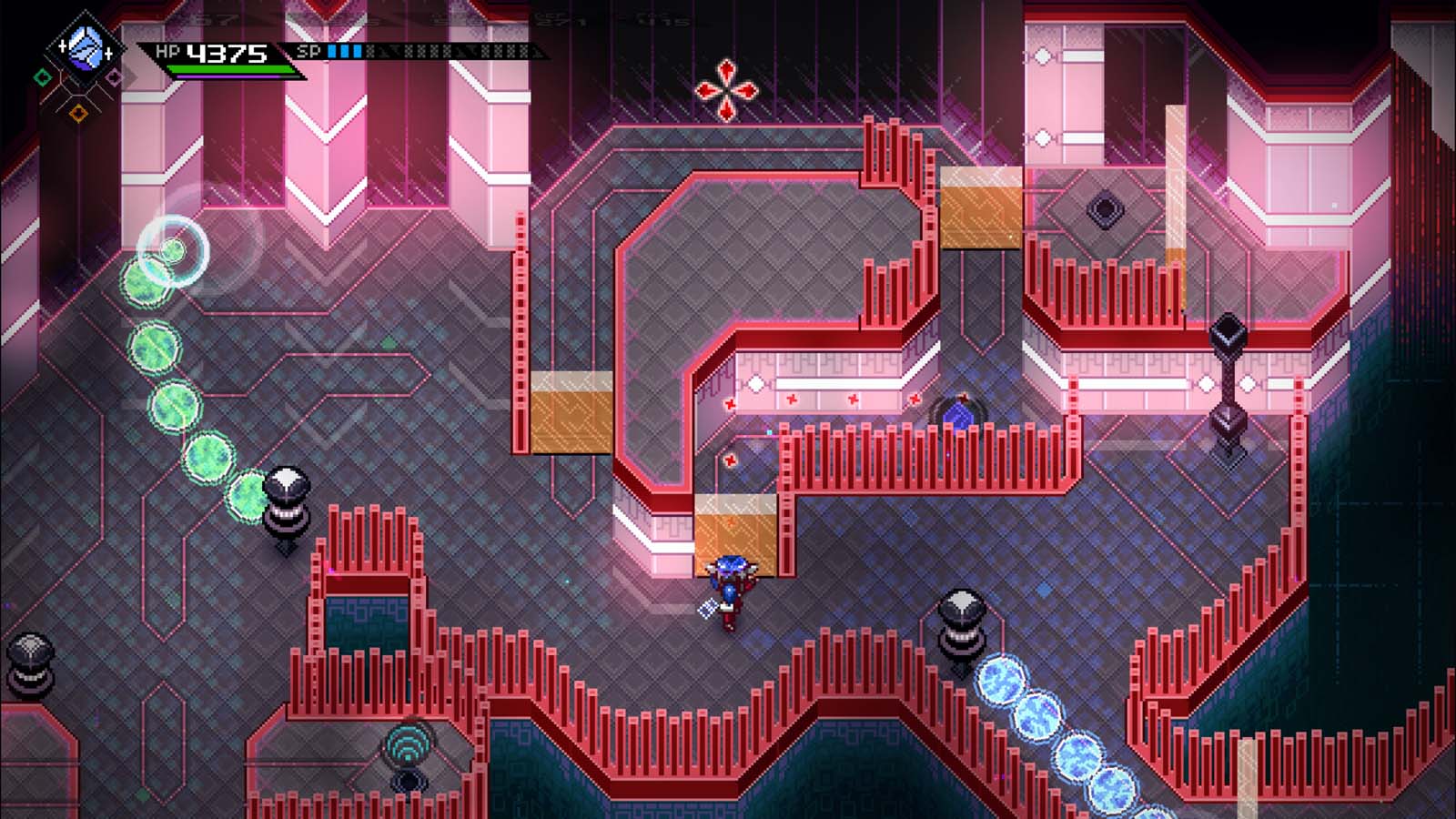The width and height of the screenshot is (1456, 819).
Task: Toggle the orange element diamond in the HUD
Action: 79,114
